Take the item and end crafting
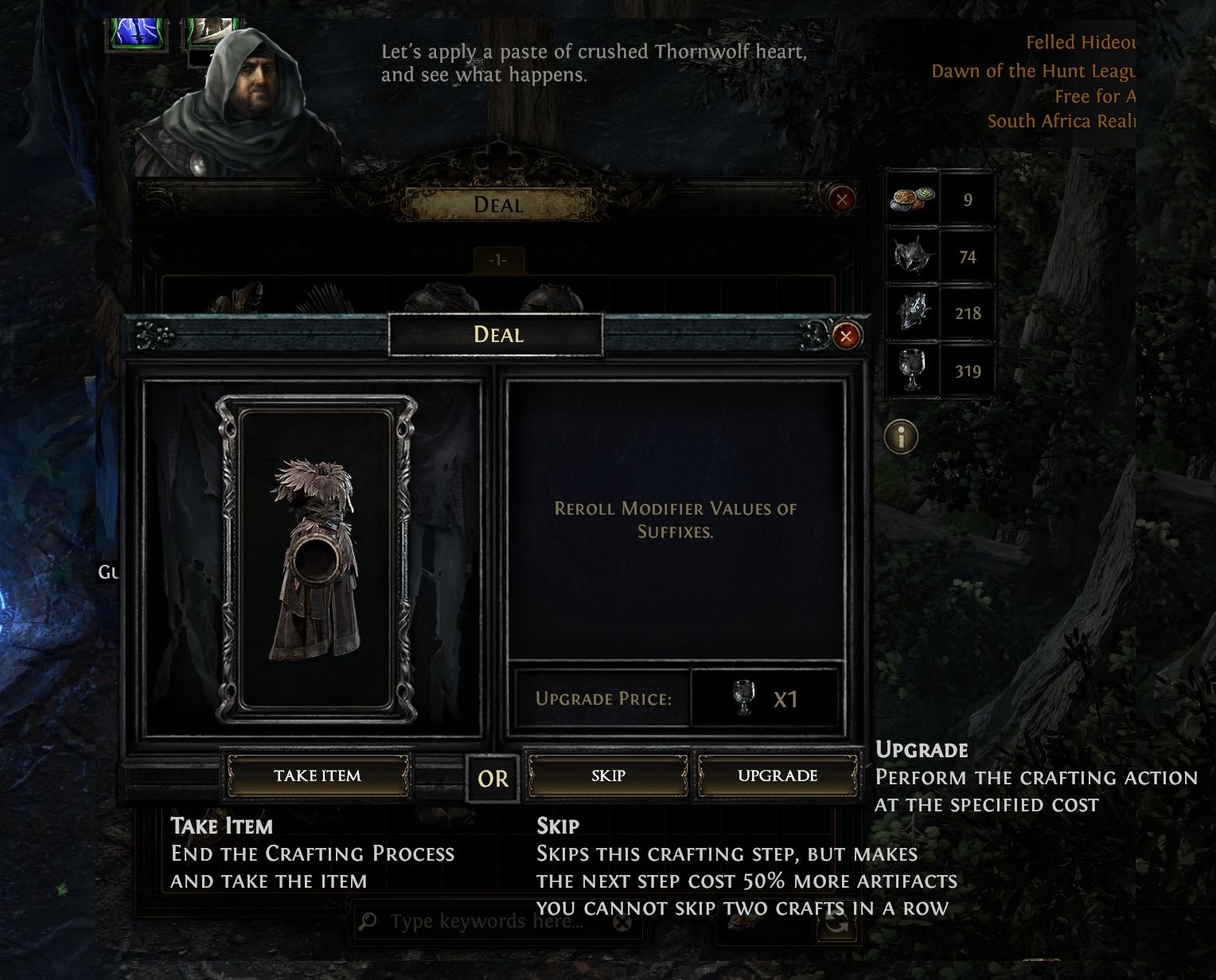This screenshot has width=1216, height=980. (318, 776)
